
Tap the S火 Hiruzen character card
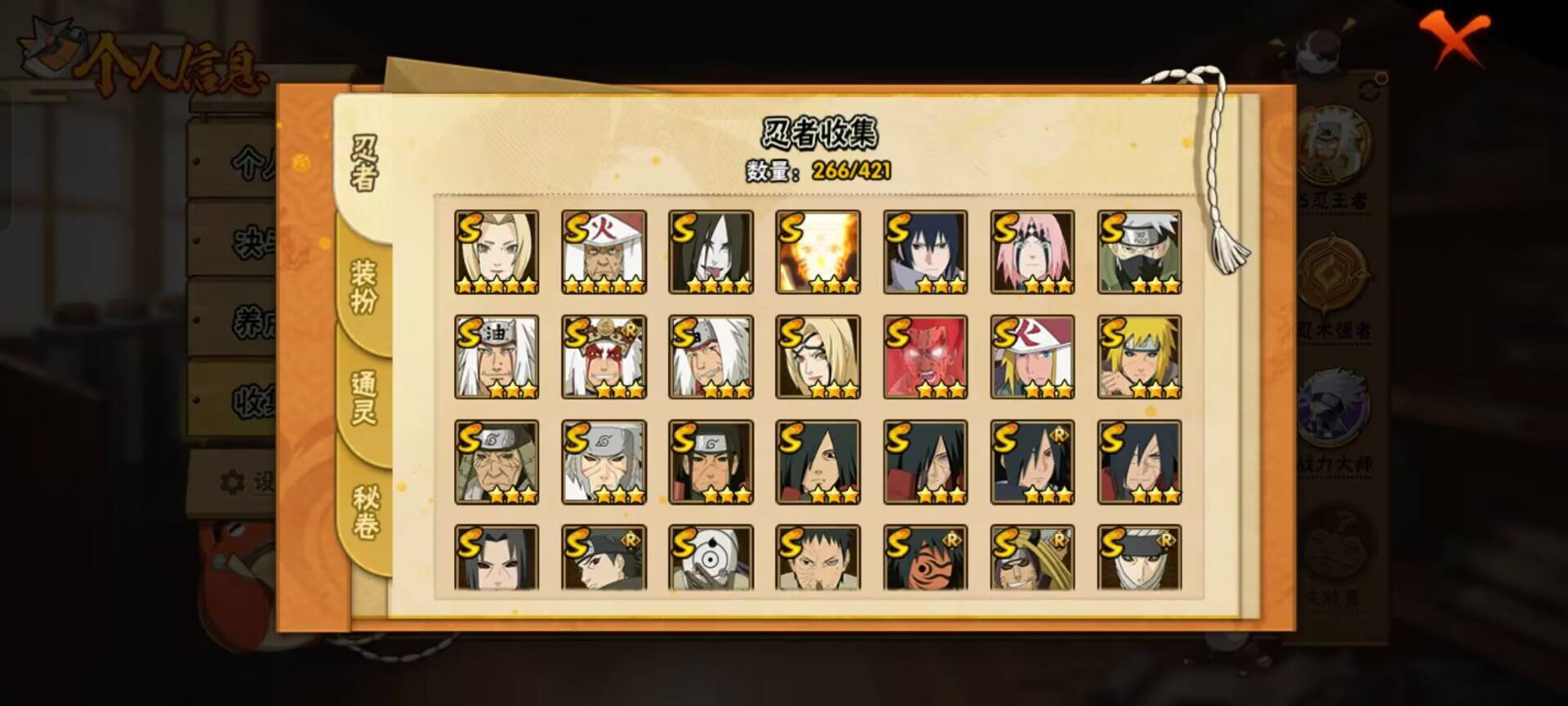pos(603,249)
